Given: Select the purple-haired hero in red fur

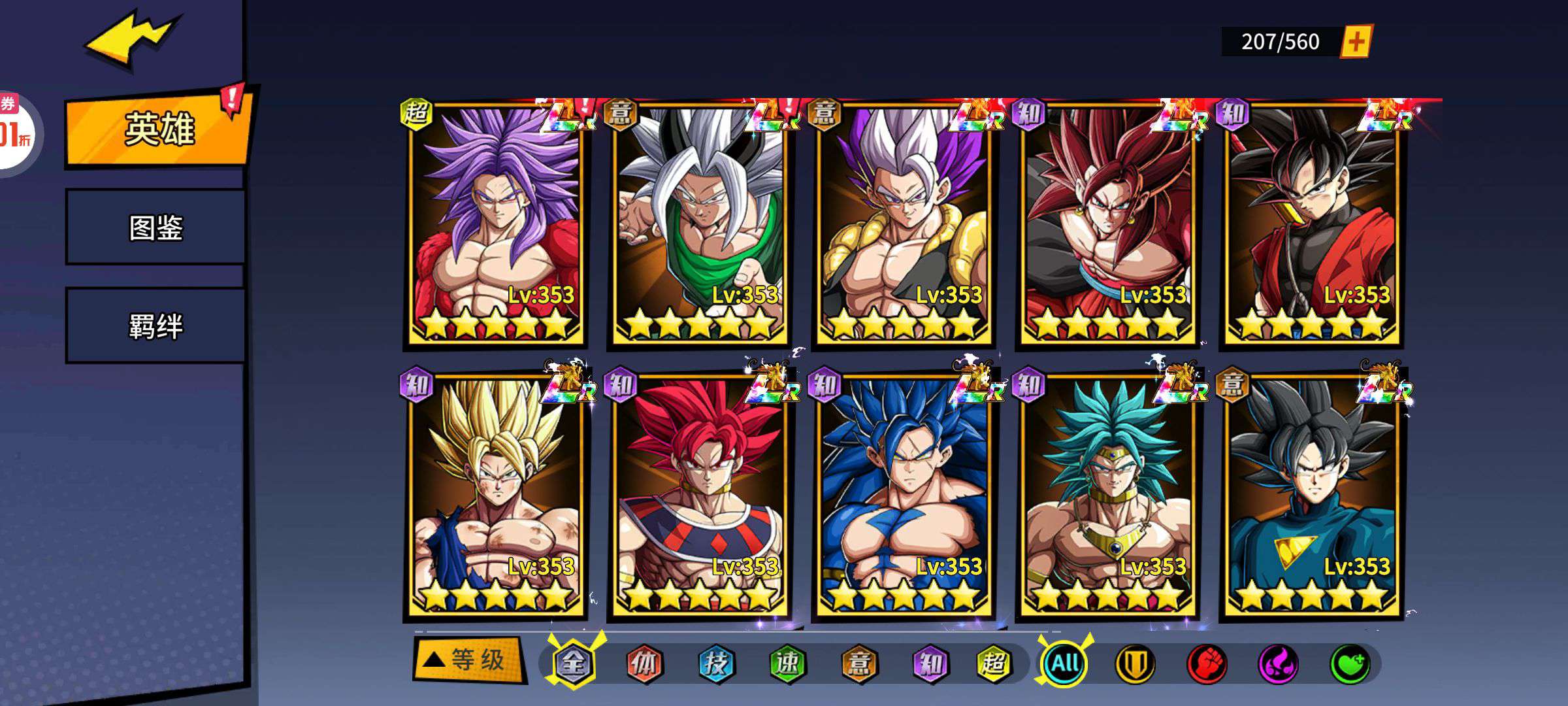Looking at the screenshot, I should point(495,222).
